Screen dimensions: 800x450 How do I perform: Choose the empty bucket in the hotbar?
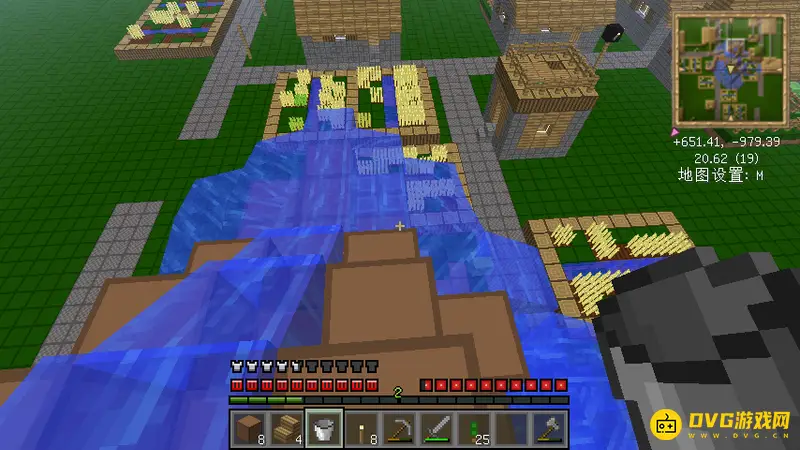coord(324,429)
